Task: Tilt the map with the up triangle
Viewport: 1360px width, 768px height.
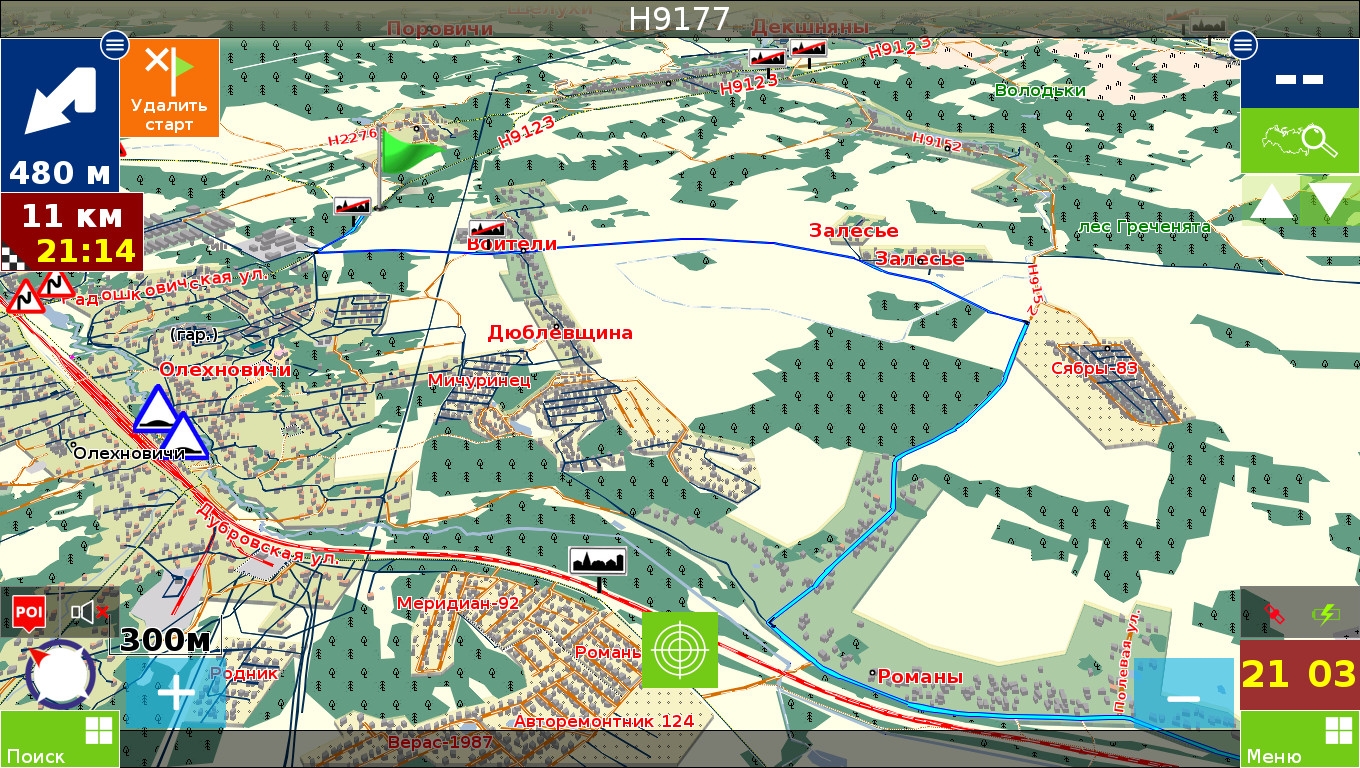Action: tap(1272, 202)
